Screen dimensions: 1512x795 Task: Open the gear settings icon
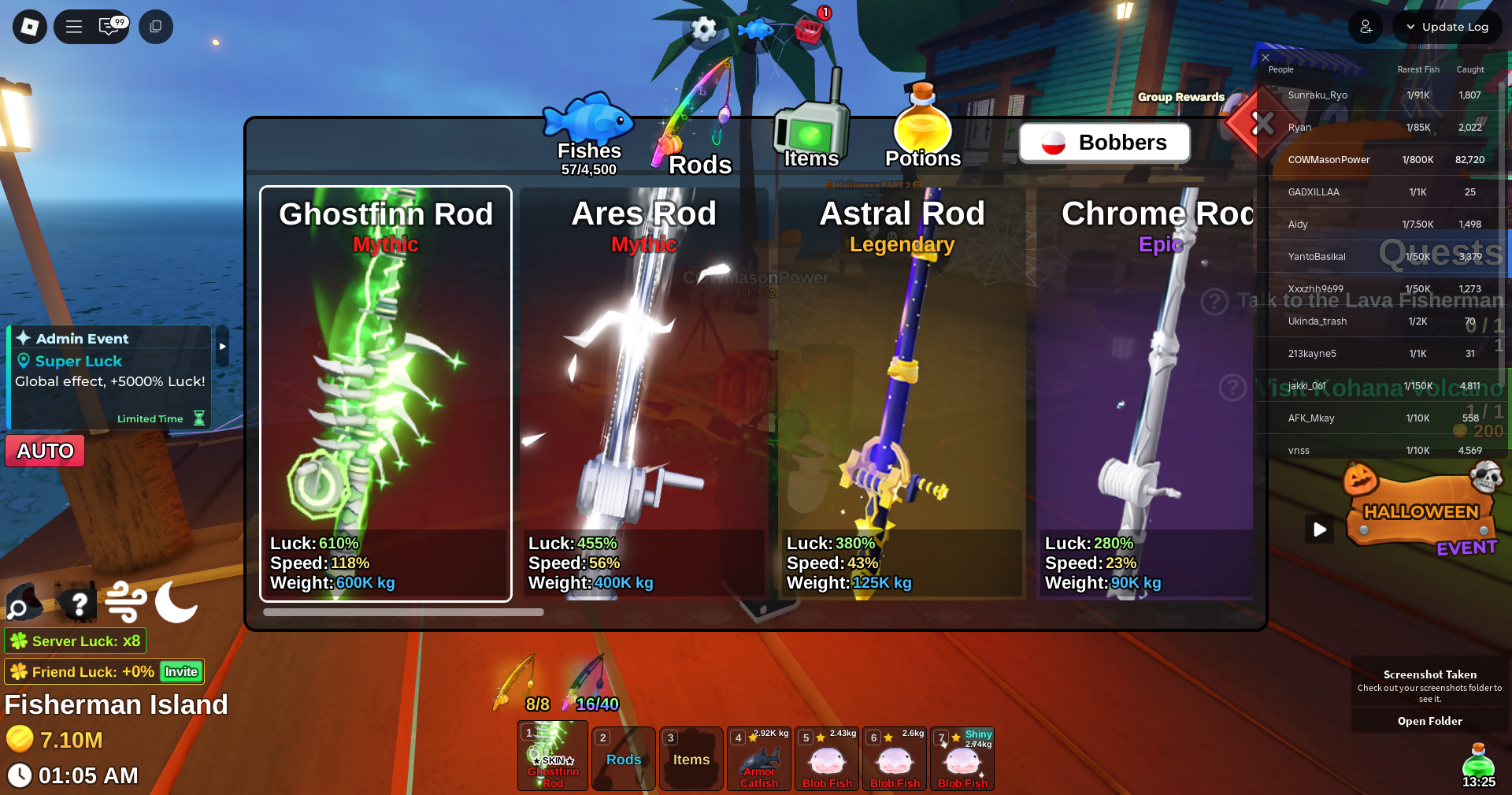tap(703, 30)
